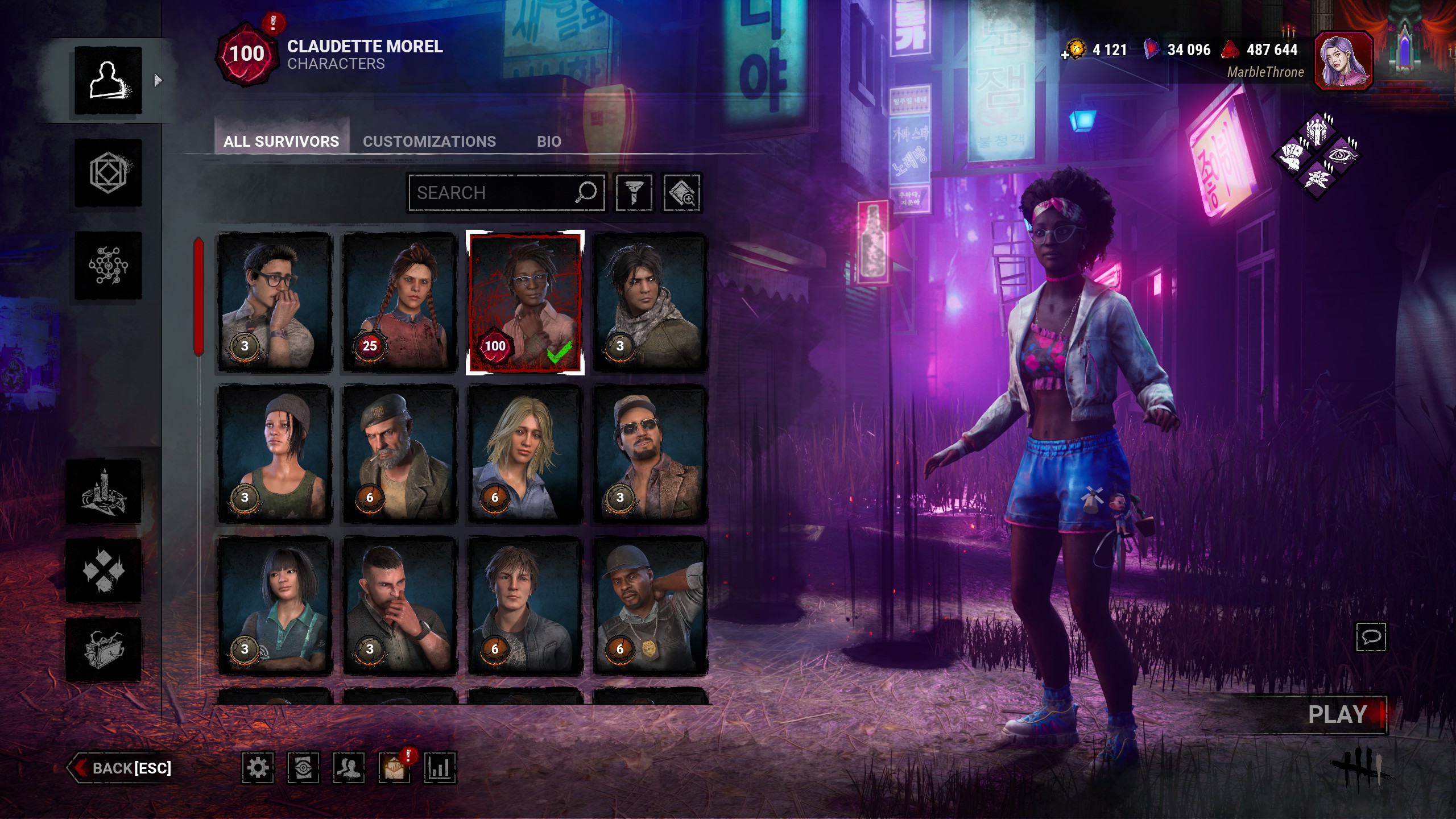This screenshot has width=1456, height=819.
Task: Pick the blonde-haired survivor portrait
Action: (525, 454)
